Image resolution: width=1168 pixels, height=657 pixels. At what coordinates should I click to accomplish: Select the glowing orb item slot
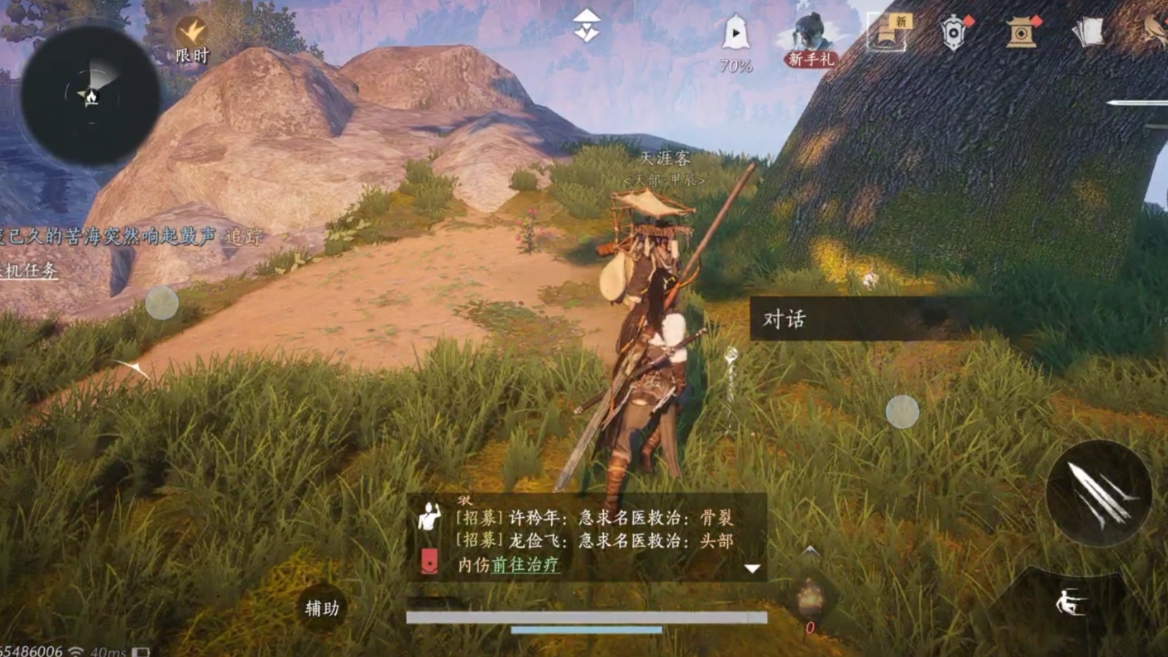810,598
